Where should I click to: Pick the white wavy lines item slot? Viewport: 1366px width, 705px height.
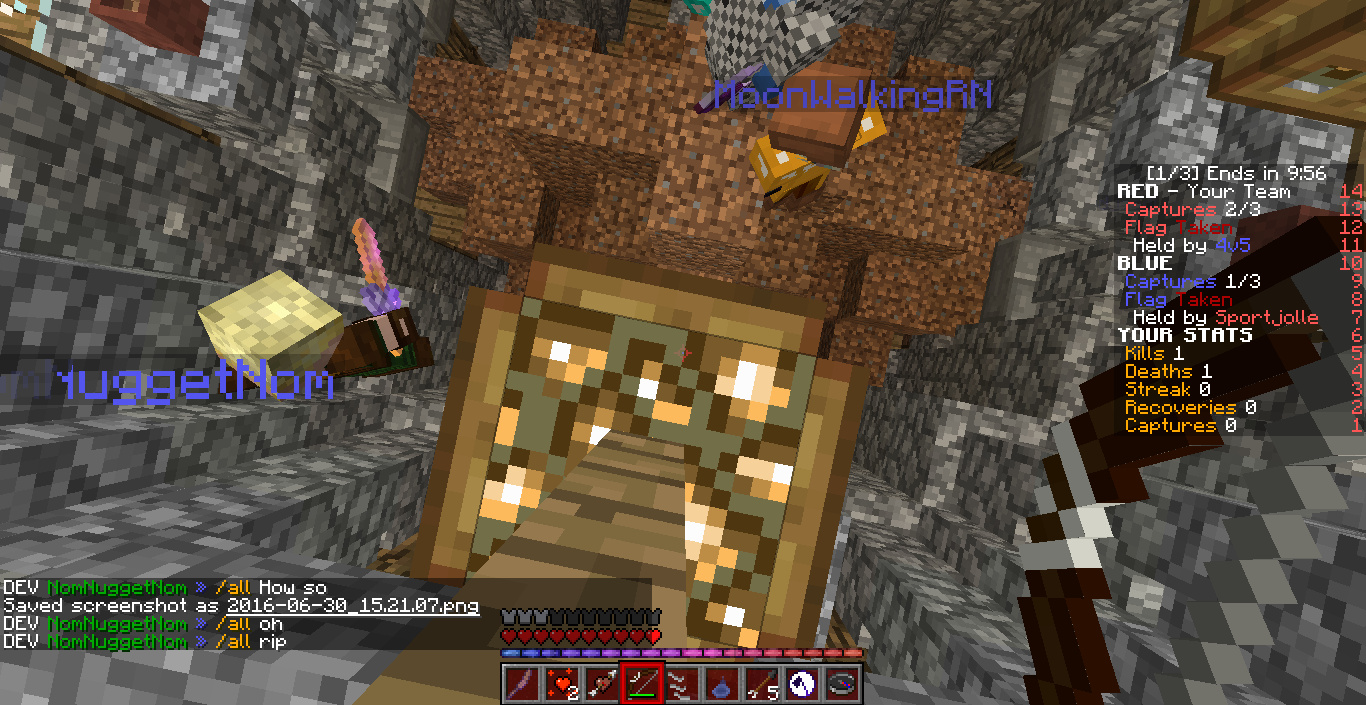point(680,683)
